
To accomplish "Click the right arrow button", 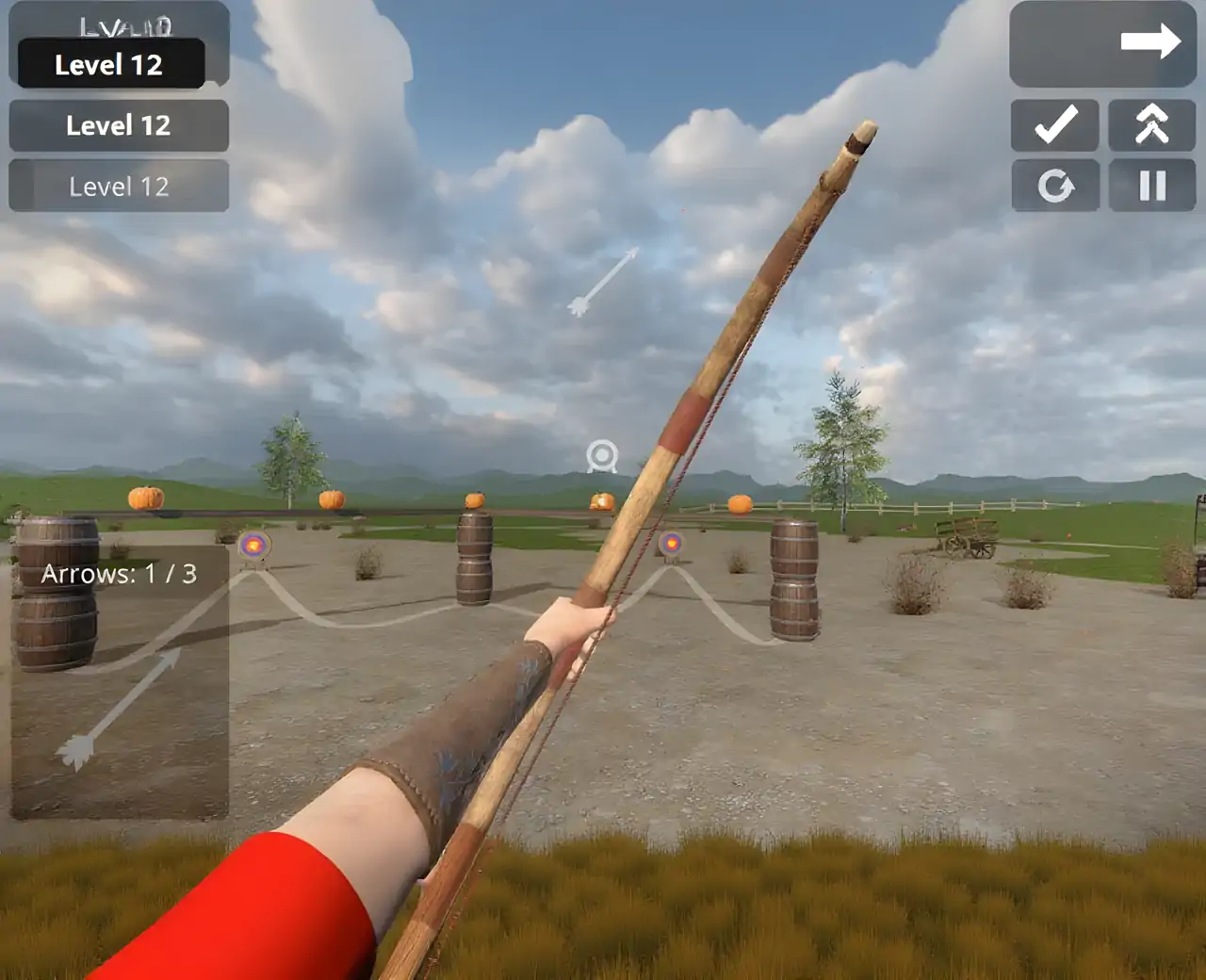I will 1102,43.
